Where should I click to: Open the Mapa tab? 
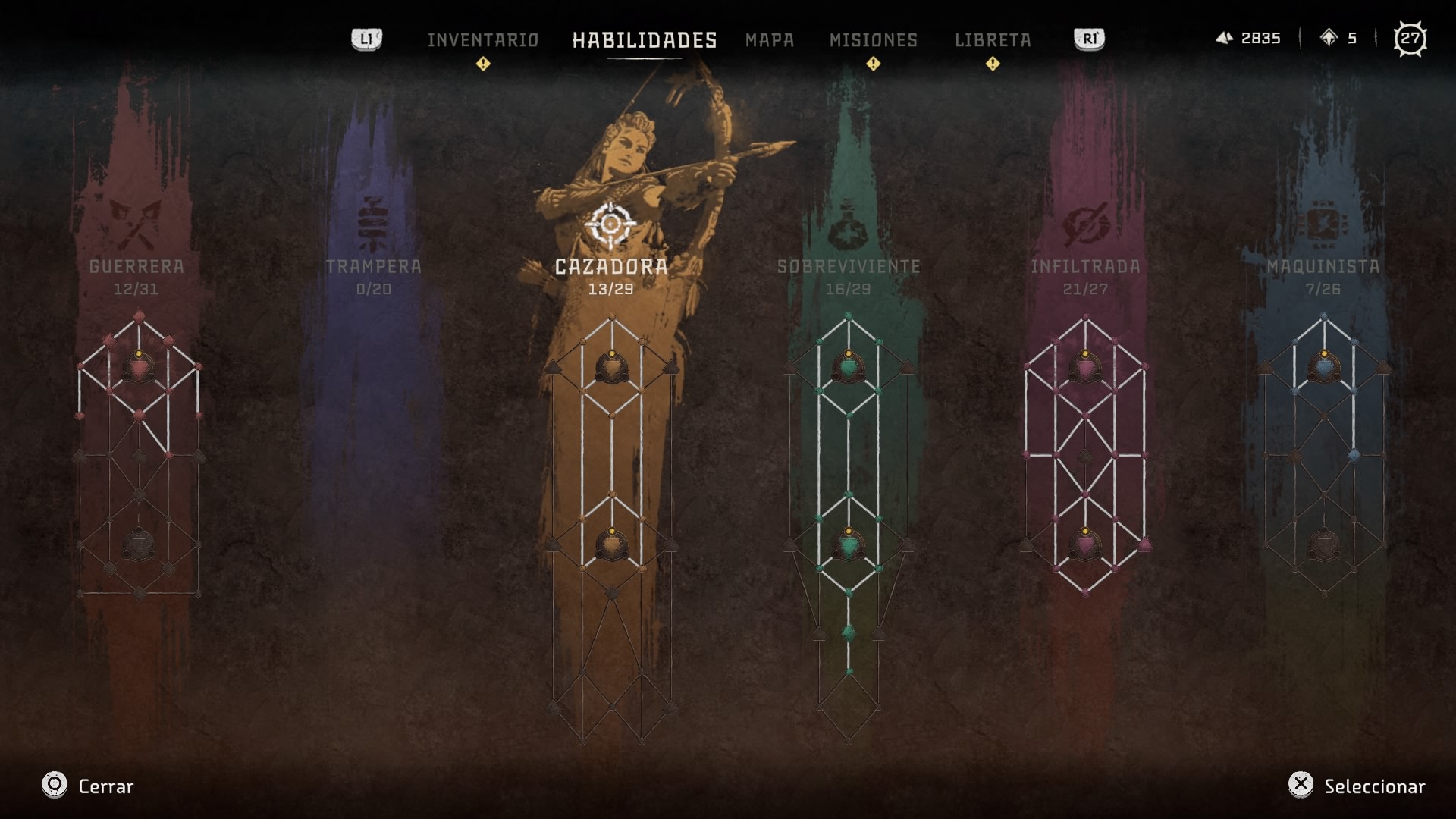tap(769, 39)
